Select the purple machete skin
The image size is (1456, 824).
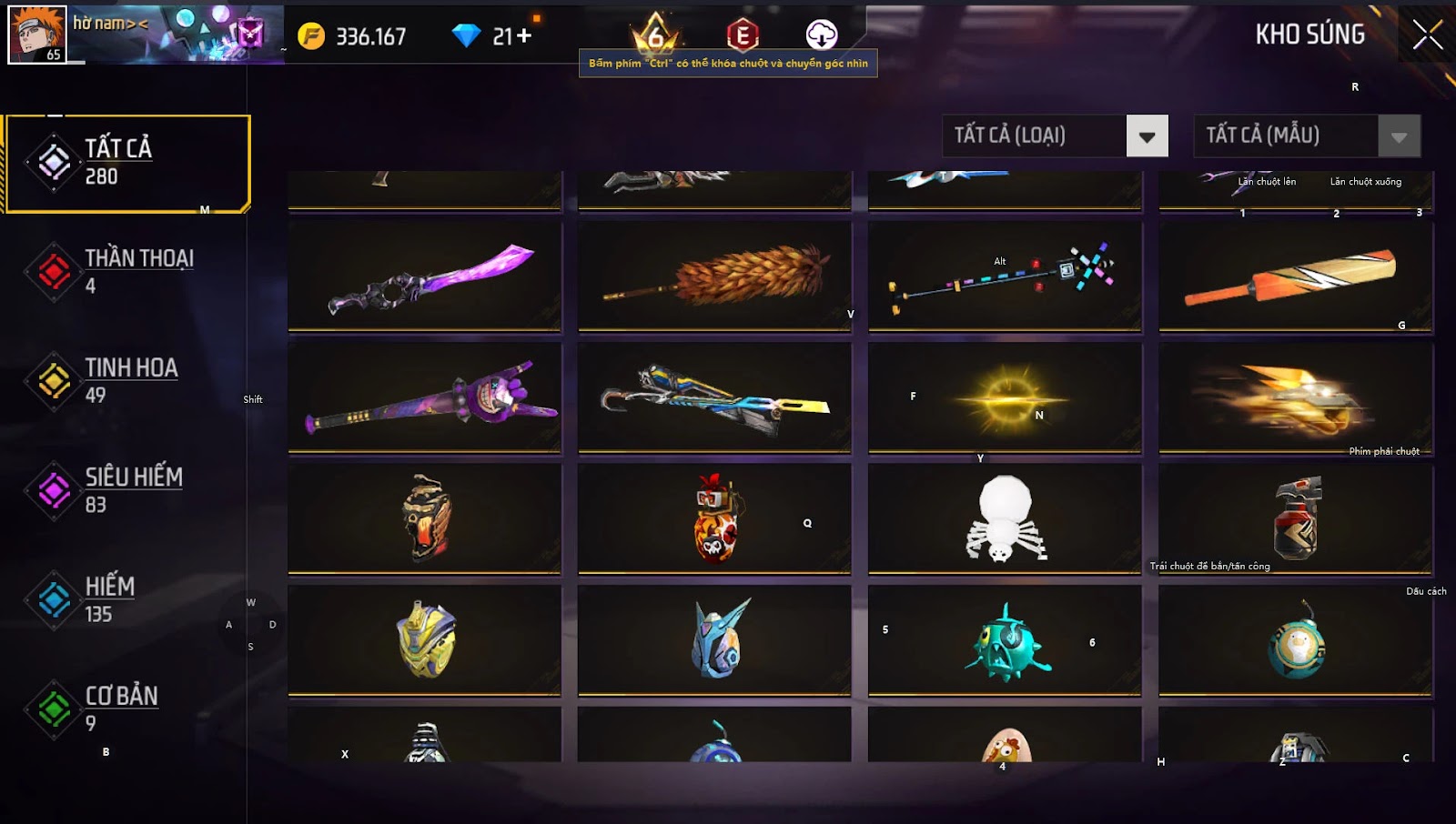(425, 276)
